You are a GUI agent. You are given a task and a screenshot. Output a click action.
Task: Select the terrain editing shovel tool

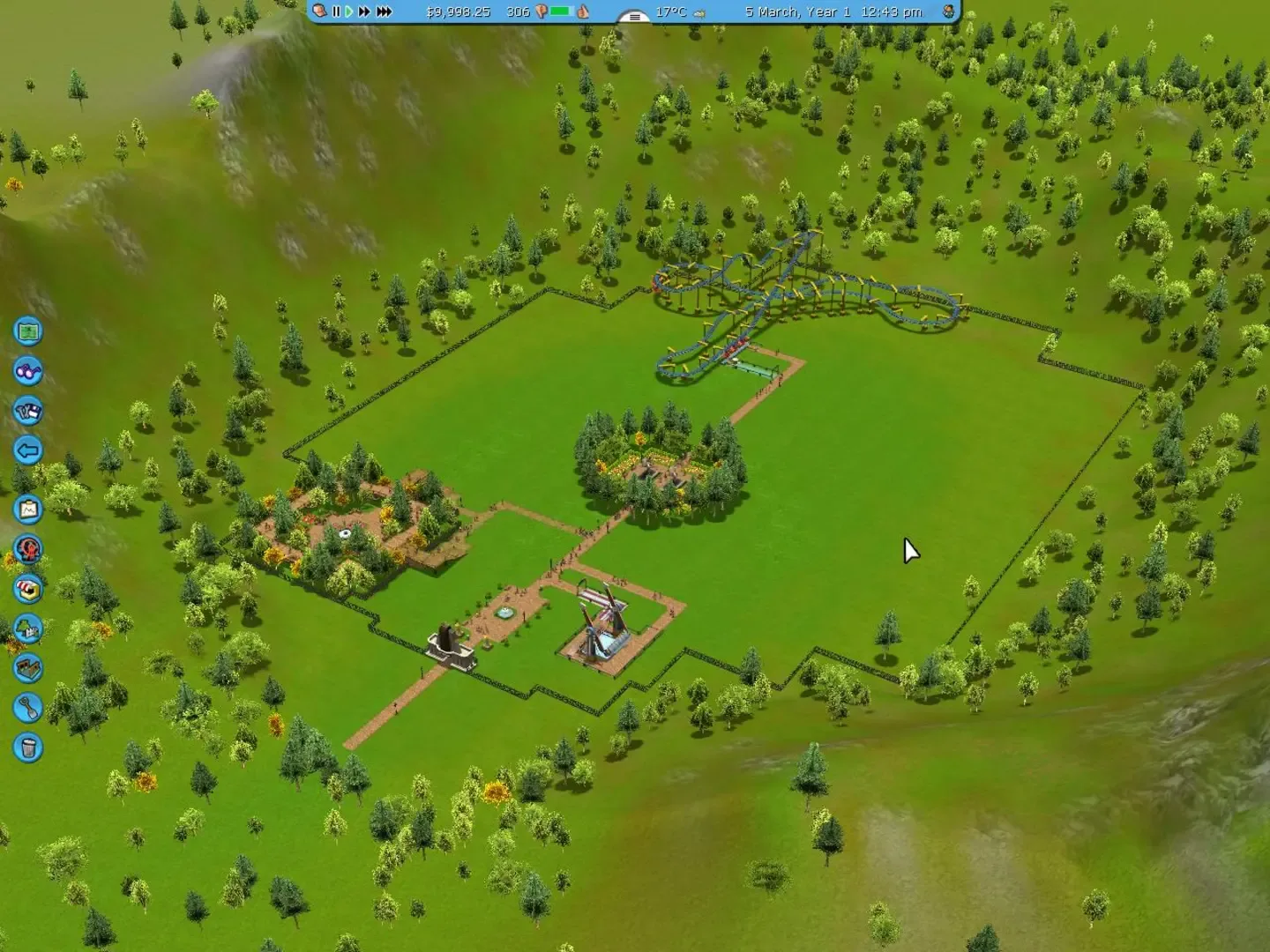(28, 708)
